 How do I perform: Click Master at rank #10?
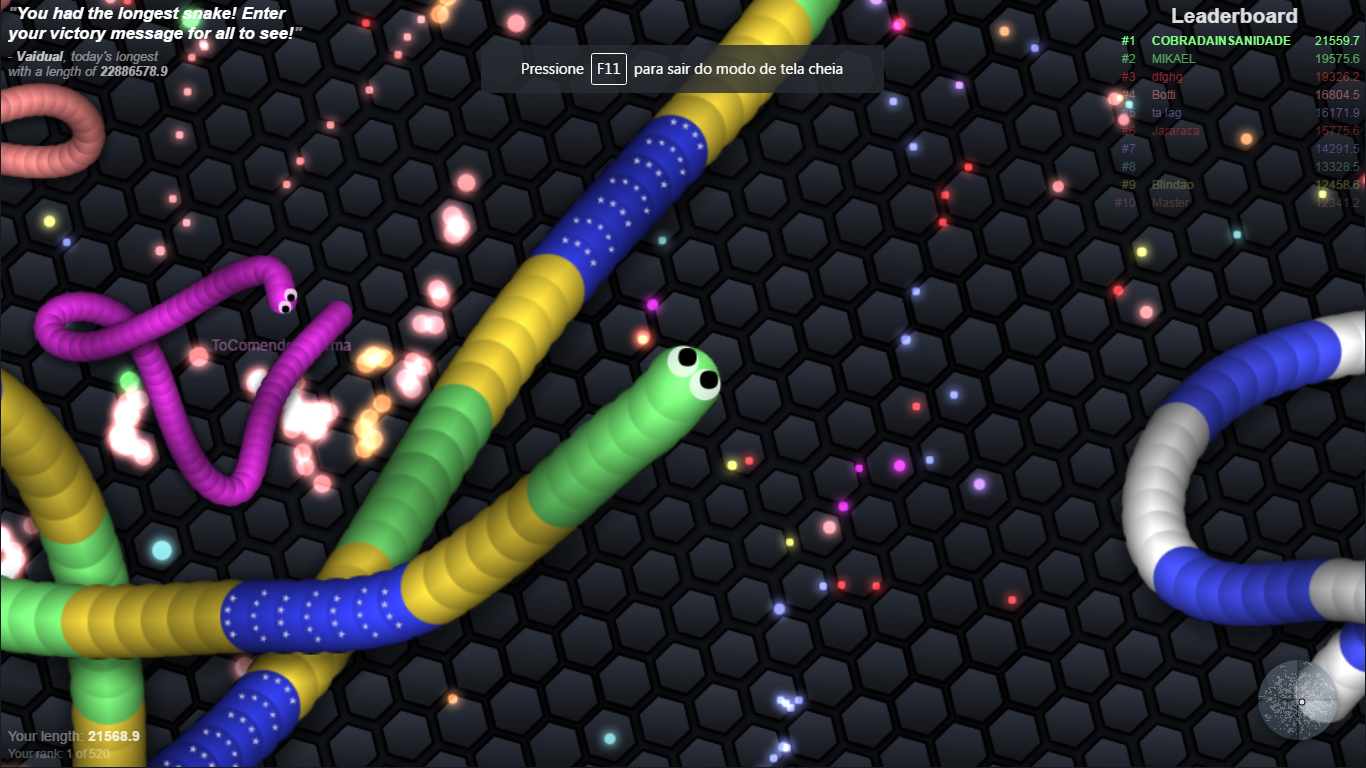point(1171,203)
